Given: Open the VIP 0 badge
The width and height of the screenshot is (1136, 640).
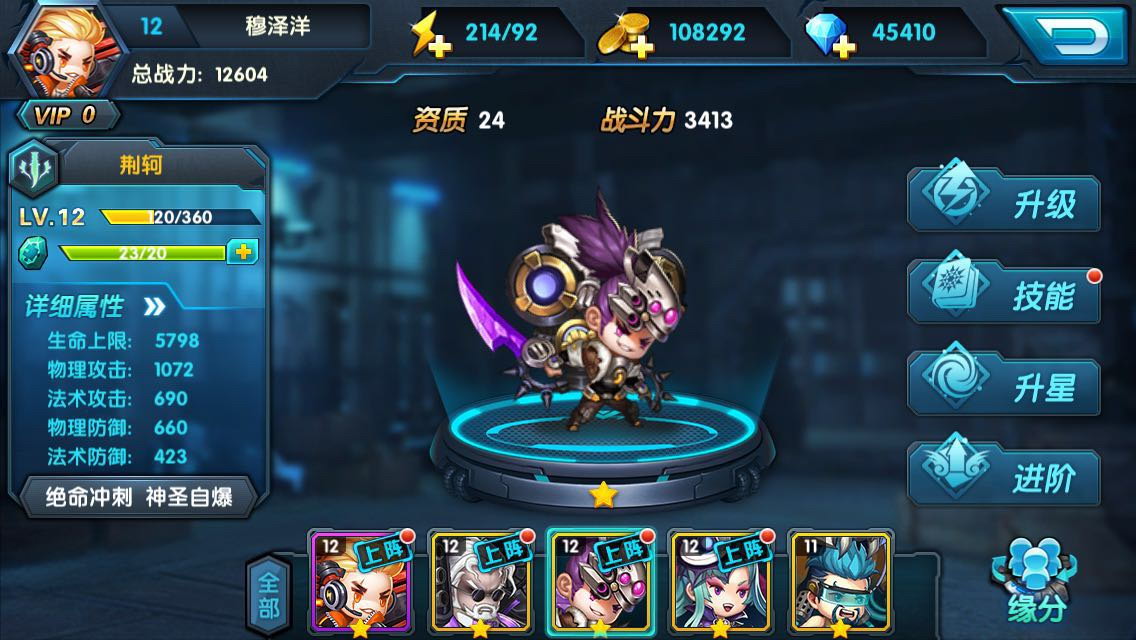Looking at the screenshot, I should tap(66, 115).
